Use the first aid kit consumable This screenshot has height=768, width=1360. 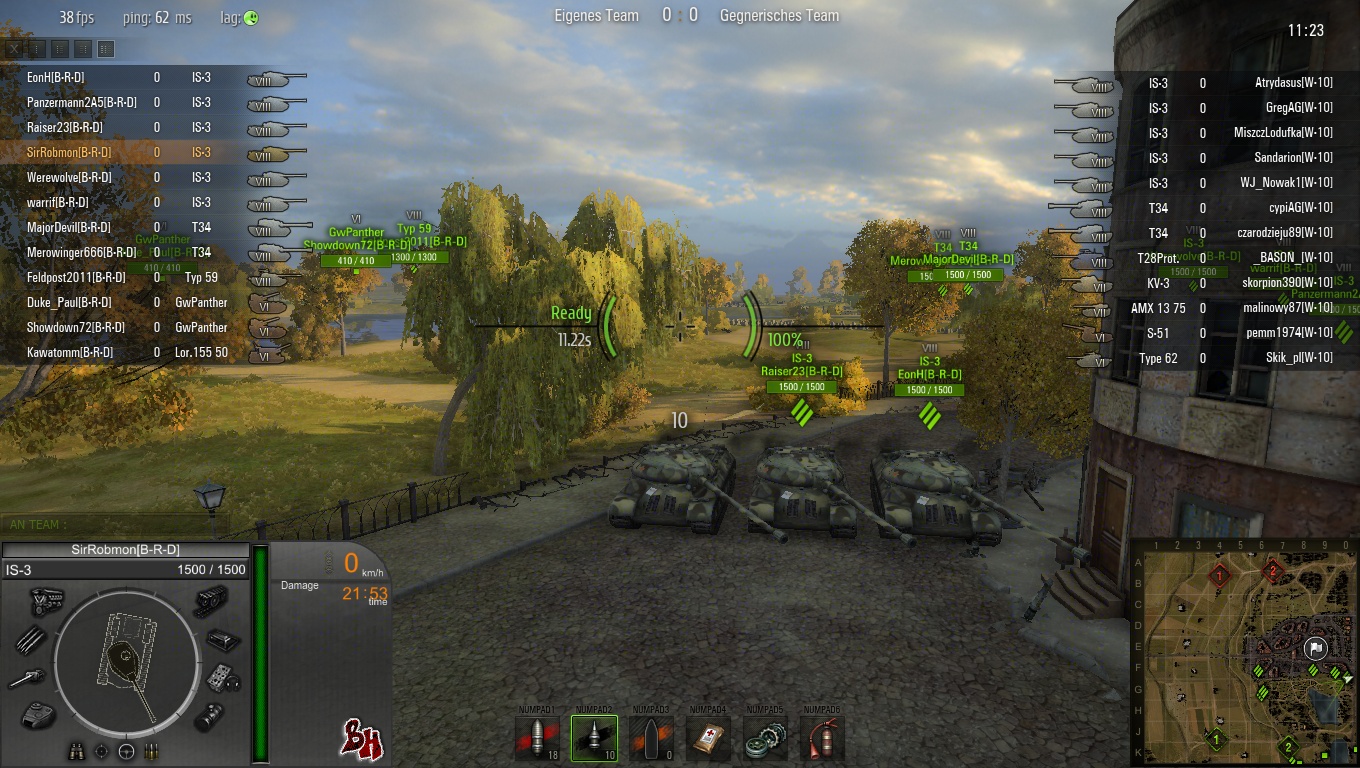tap(708, 739)
